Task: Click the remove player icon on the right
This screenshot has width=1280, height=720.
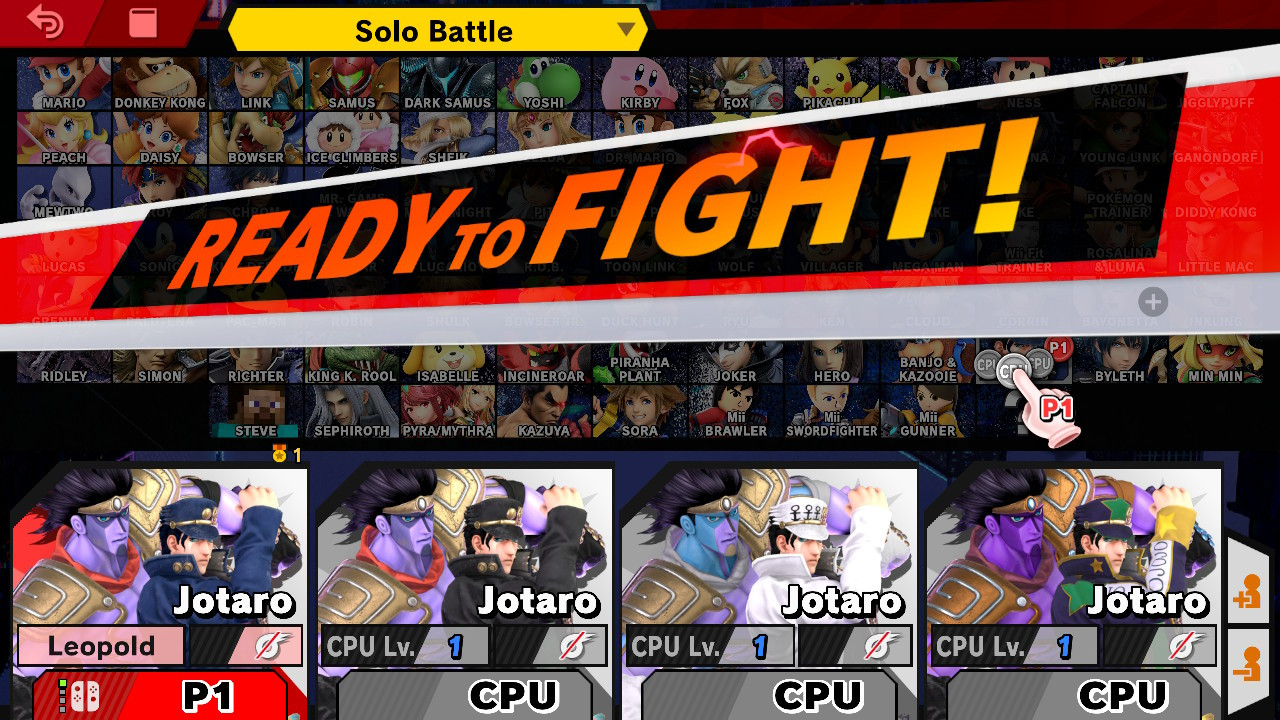Action: (x=1250, y=662)
